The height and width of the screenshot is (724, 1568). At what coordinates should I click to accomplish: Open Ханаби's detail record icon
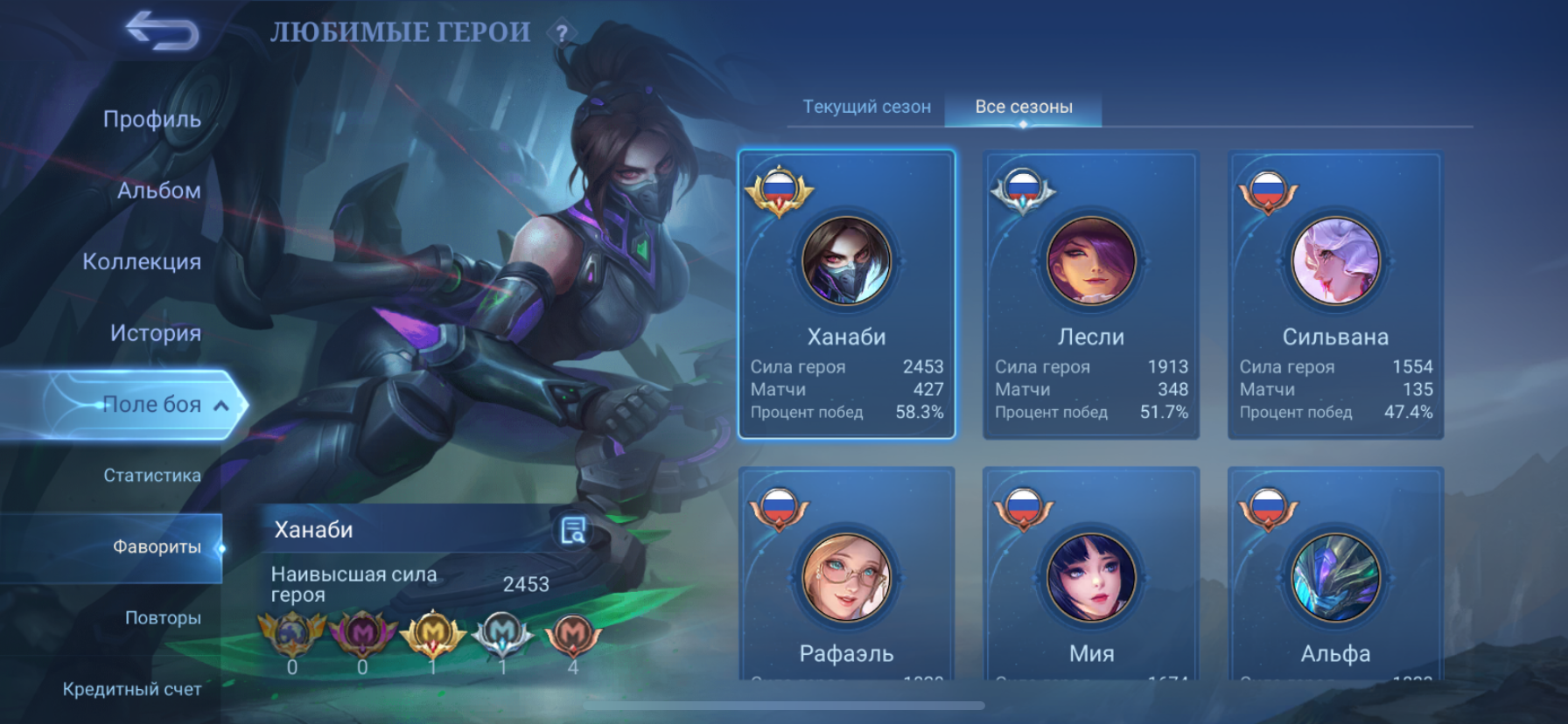click(x=573, y=530)
